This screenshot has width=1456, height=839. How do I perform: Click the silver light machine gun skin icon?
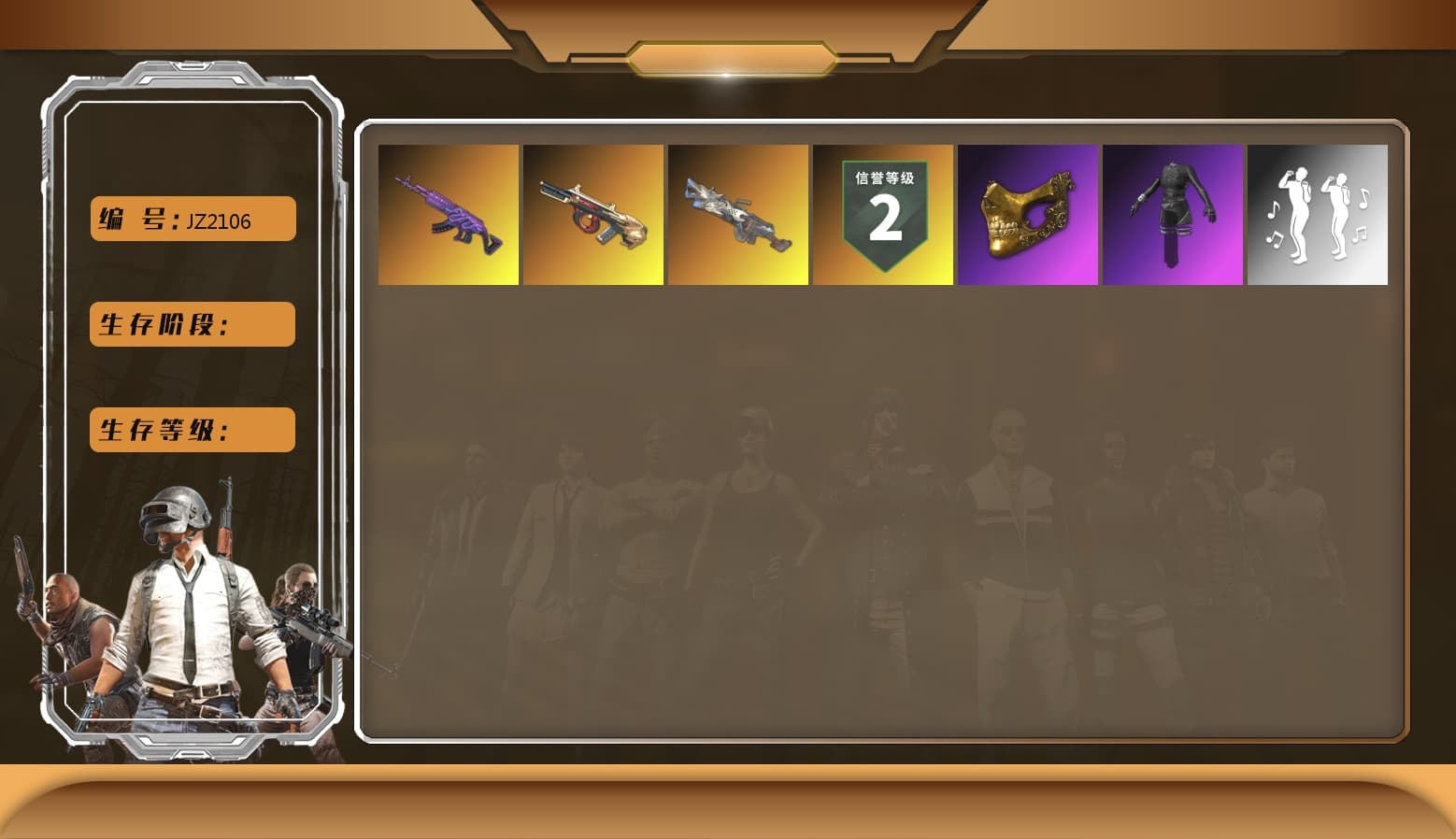pos(736,213)
